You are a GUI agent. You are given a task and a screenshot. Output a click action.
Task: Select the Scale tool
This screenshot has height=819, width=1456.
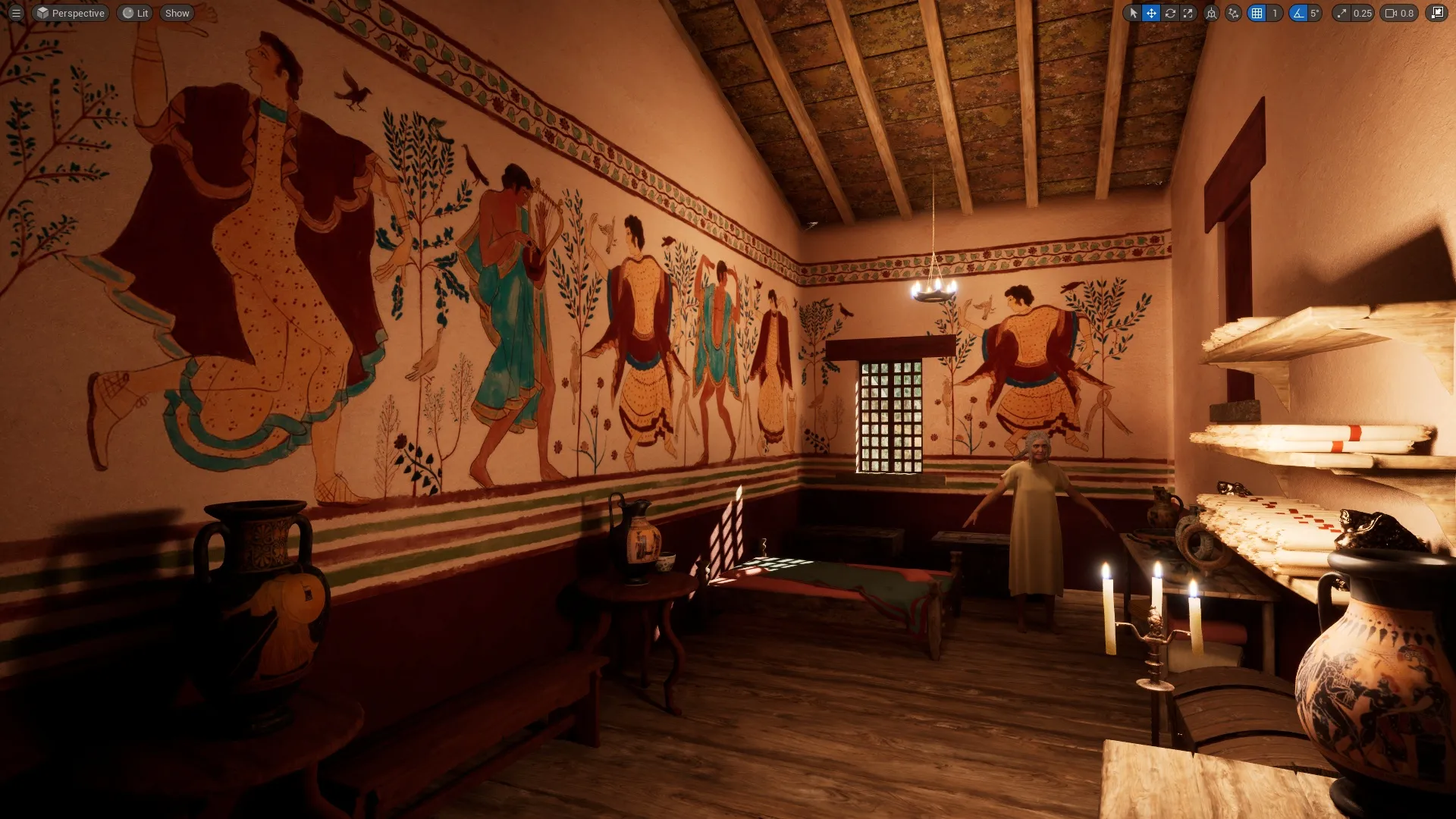(x=1188, y=13)
